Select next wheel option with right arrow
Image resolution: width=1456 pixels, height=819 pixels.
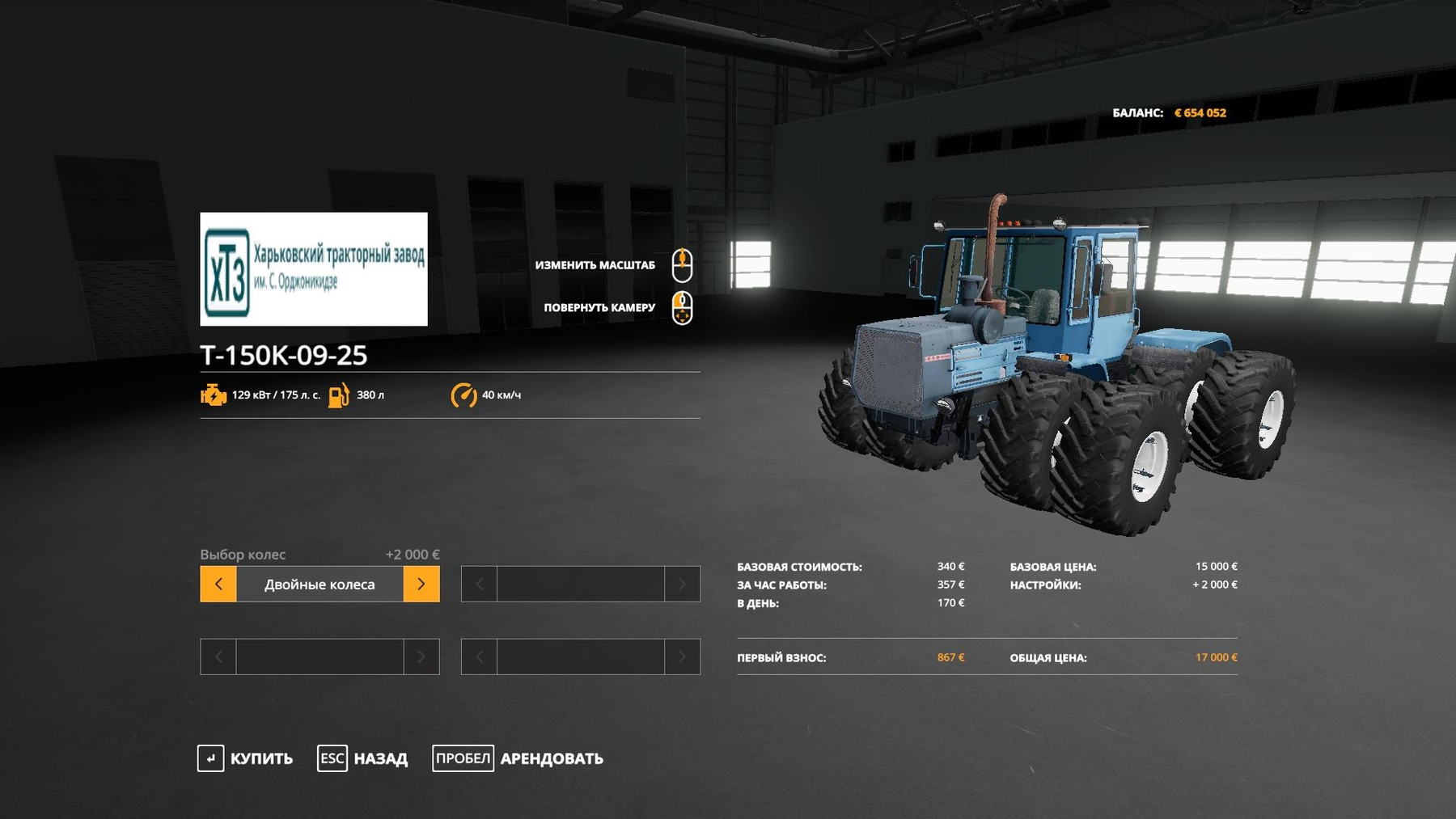tap(421, 584)
